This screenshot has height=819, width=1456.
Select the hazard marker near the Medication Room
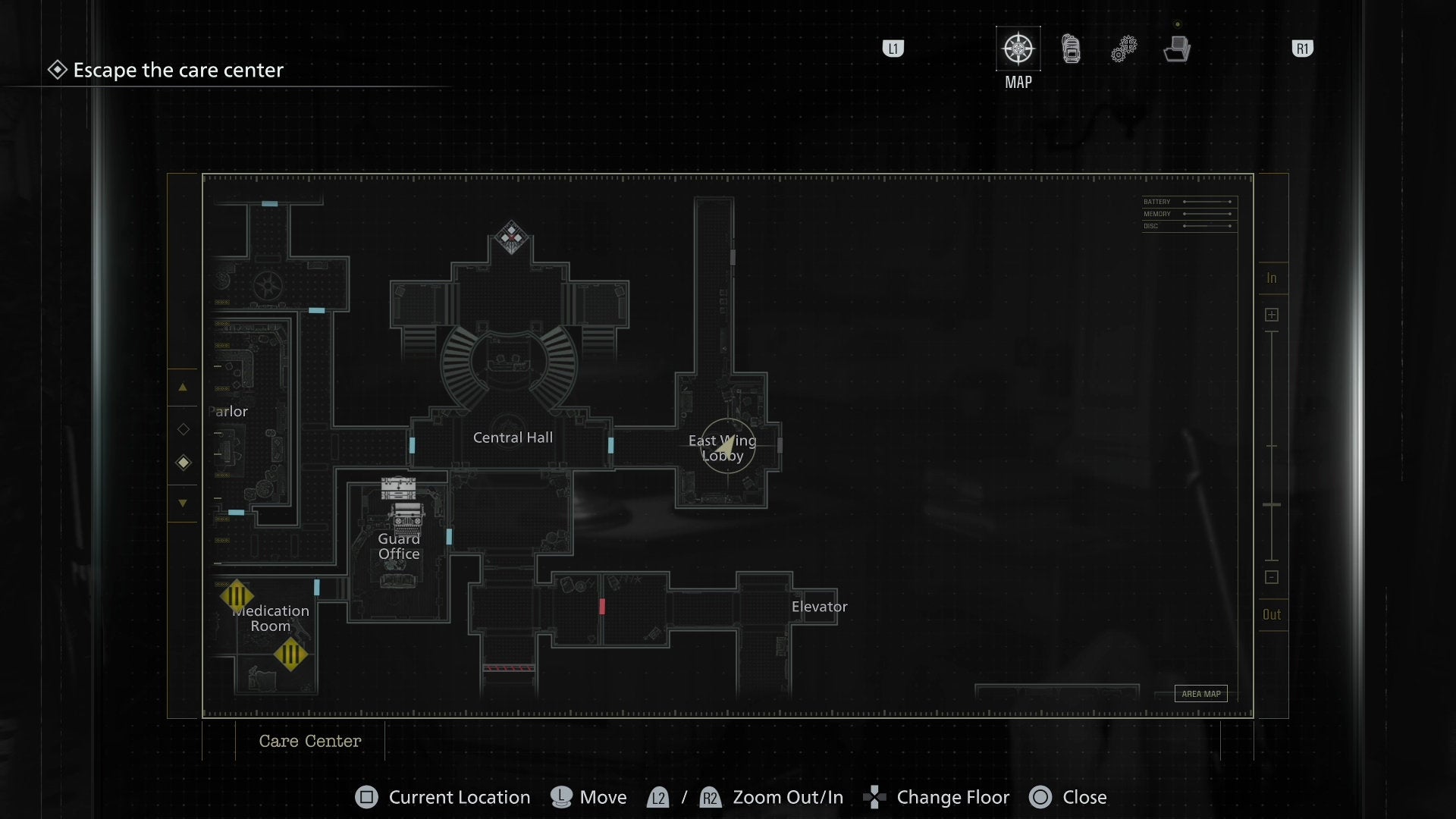tap(237, 596)
